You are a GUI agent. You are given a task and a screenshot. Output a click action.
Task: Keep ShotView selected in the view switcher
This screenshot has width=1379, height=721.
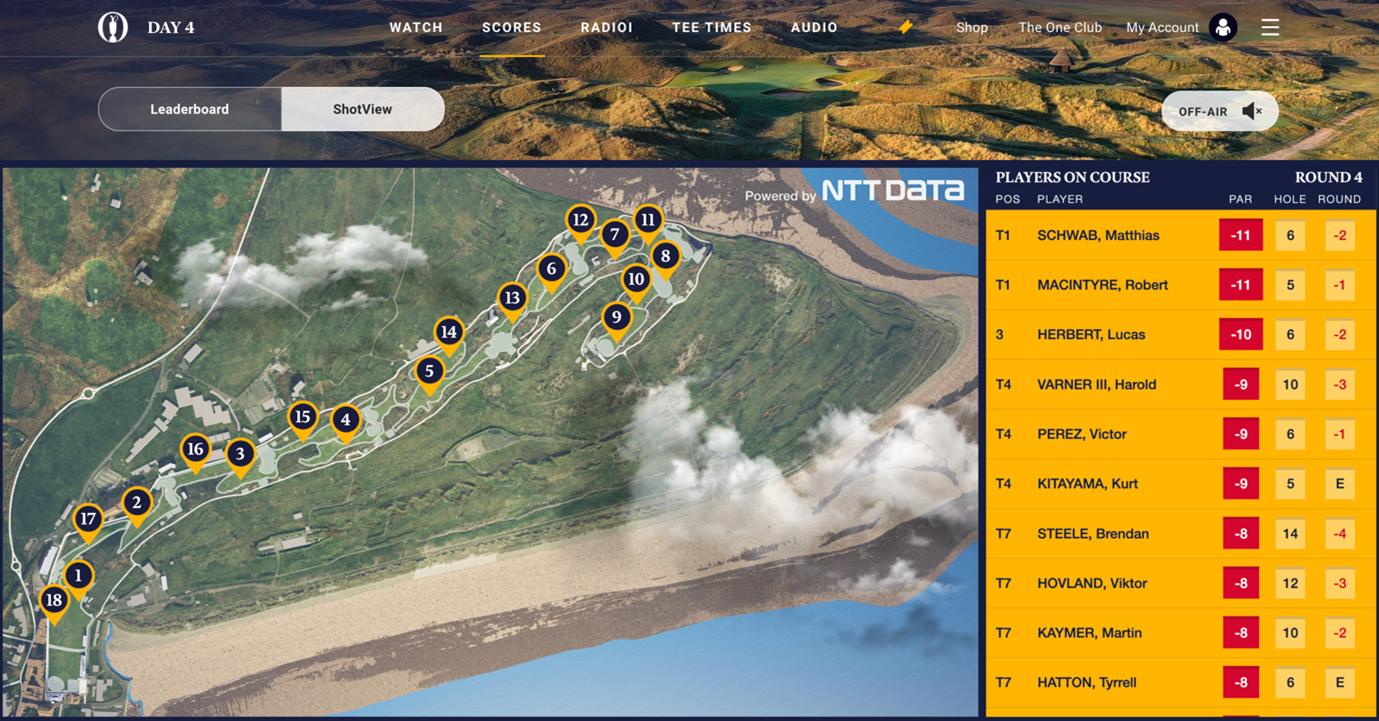pos(363,109)
